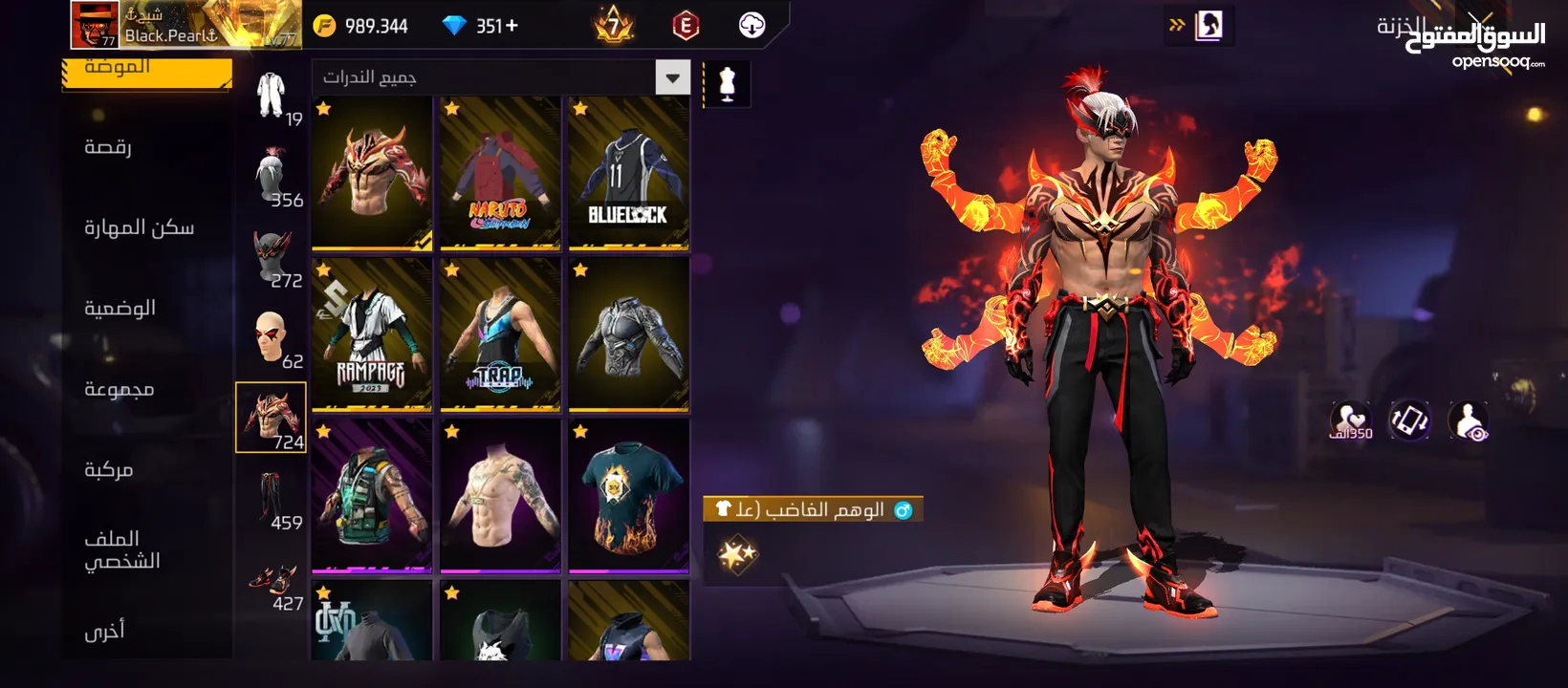
Task: Tap the cloud download icon
Action: tap(752, 25)
